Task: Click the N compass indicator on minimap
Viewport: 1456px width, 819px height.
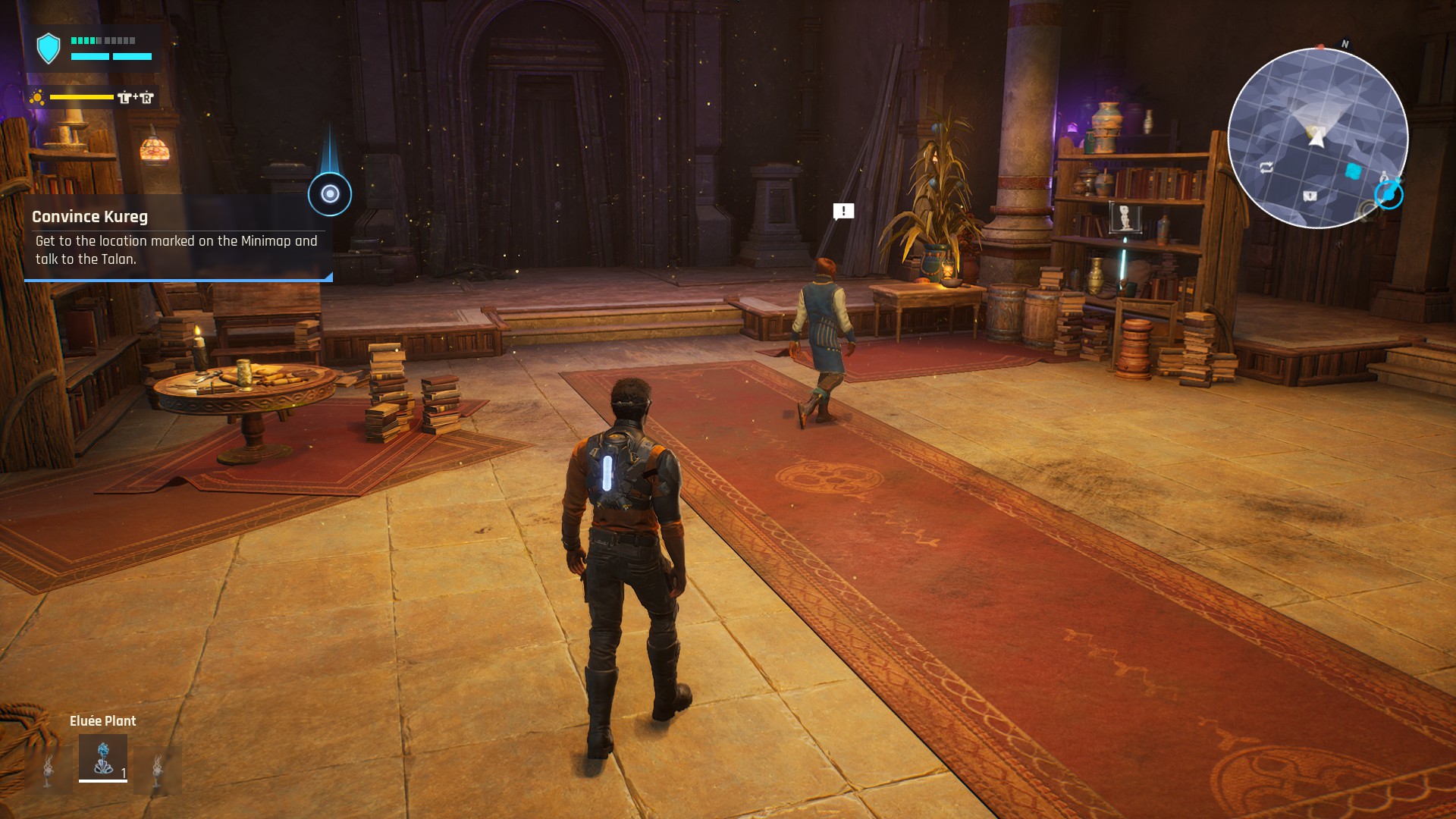Action: [x=1345, y=44]
